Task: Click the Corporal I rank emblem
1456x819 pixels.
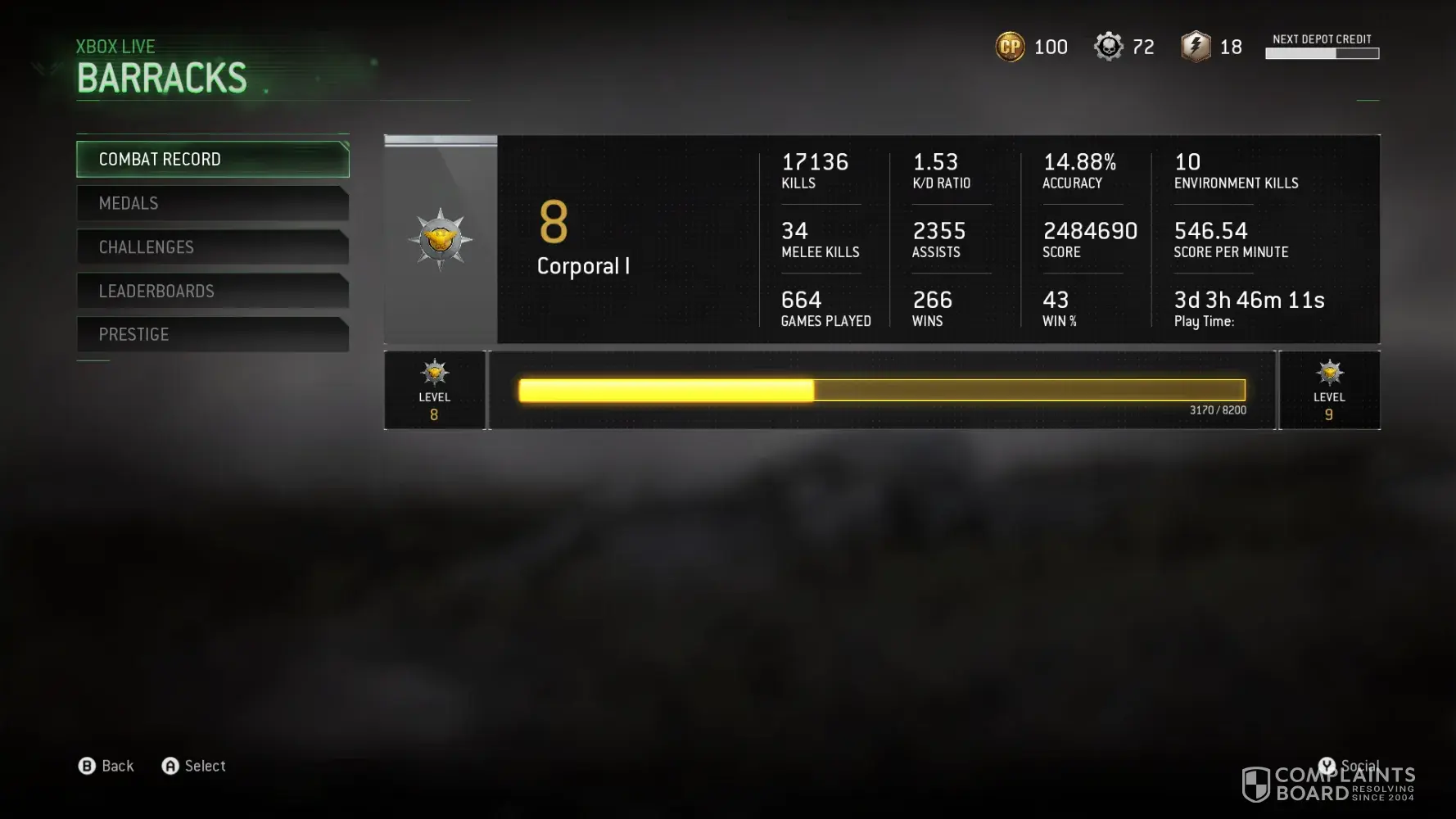Action: pyautogui.click(x=441, y=239)
